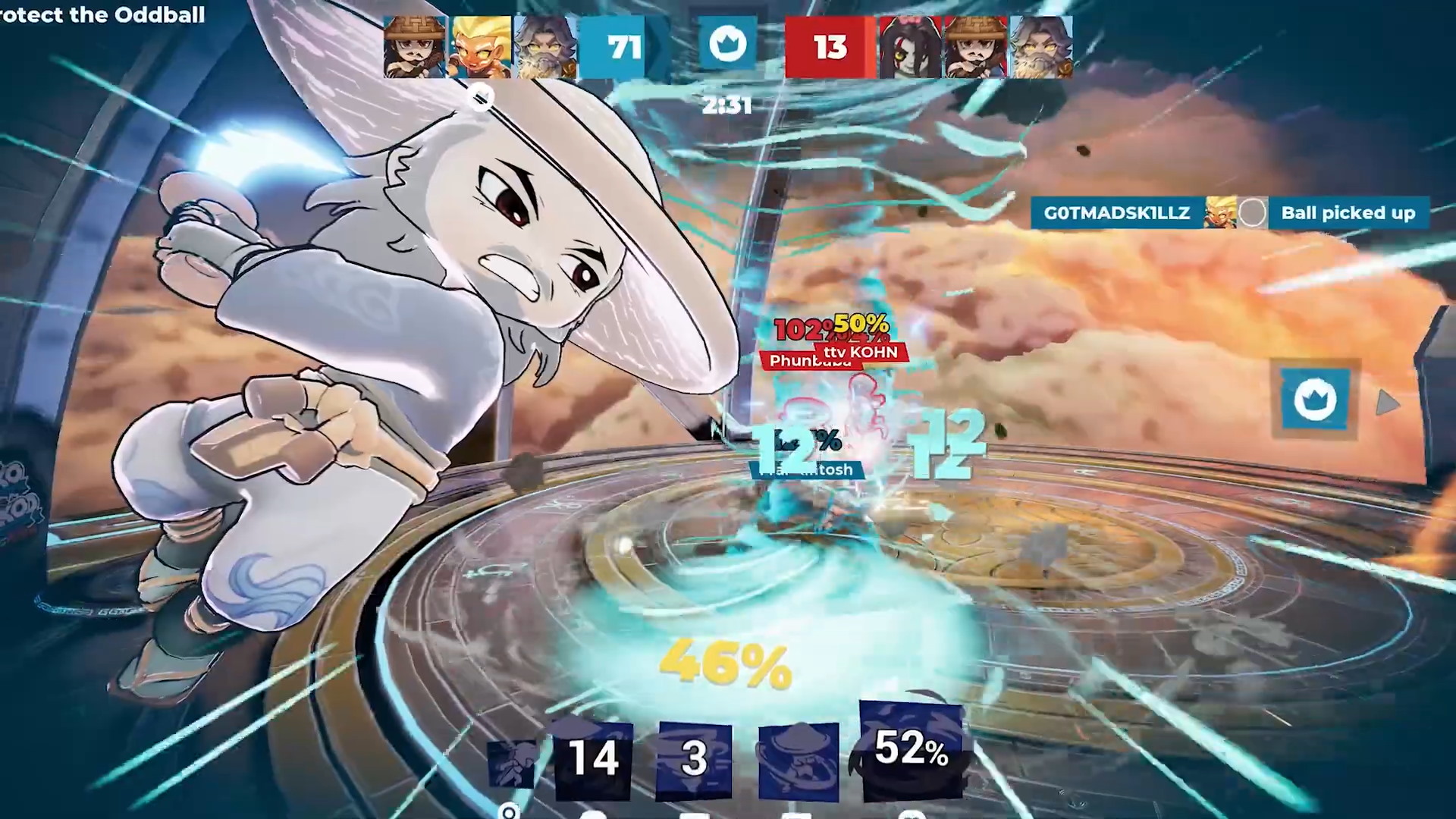Image resolution: width=1456 pixels, height=819 pixels.
Task: Click the crown oddball tracker at screen edge
Action: coord(1315,399)
